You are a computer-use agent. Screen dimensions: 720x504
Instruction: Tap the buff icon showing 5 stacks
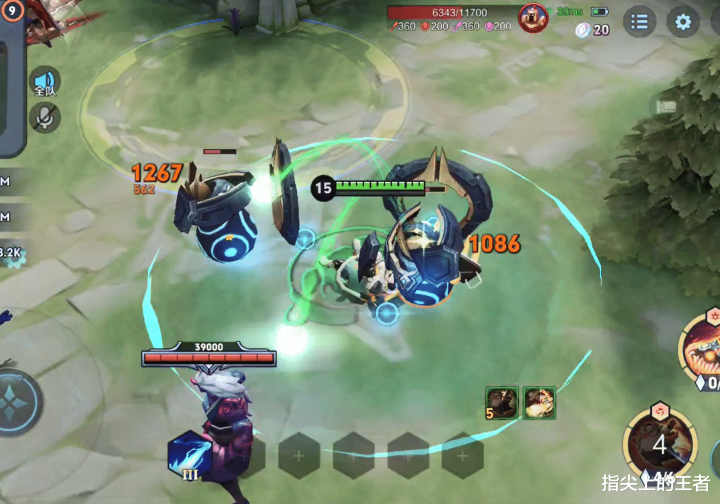click(501, 402)
